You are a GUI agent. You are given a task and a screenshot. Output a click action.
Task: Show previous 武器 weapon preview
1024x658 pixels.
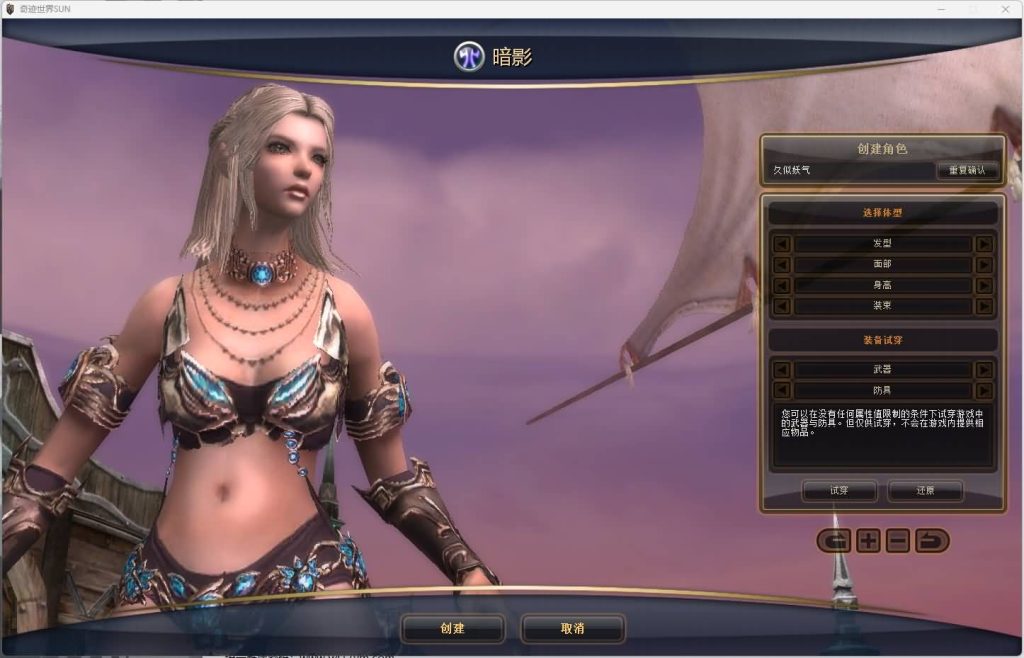click(782, 369)
